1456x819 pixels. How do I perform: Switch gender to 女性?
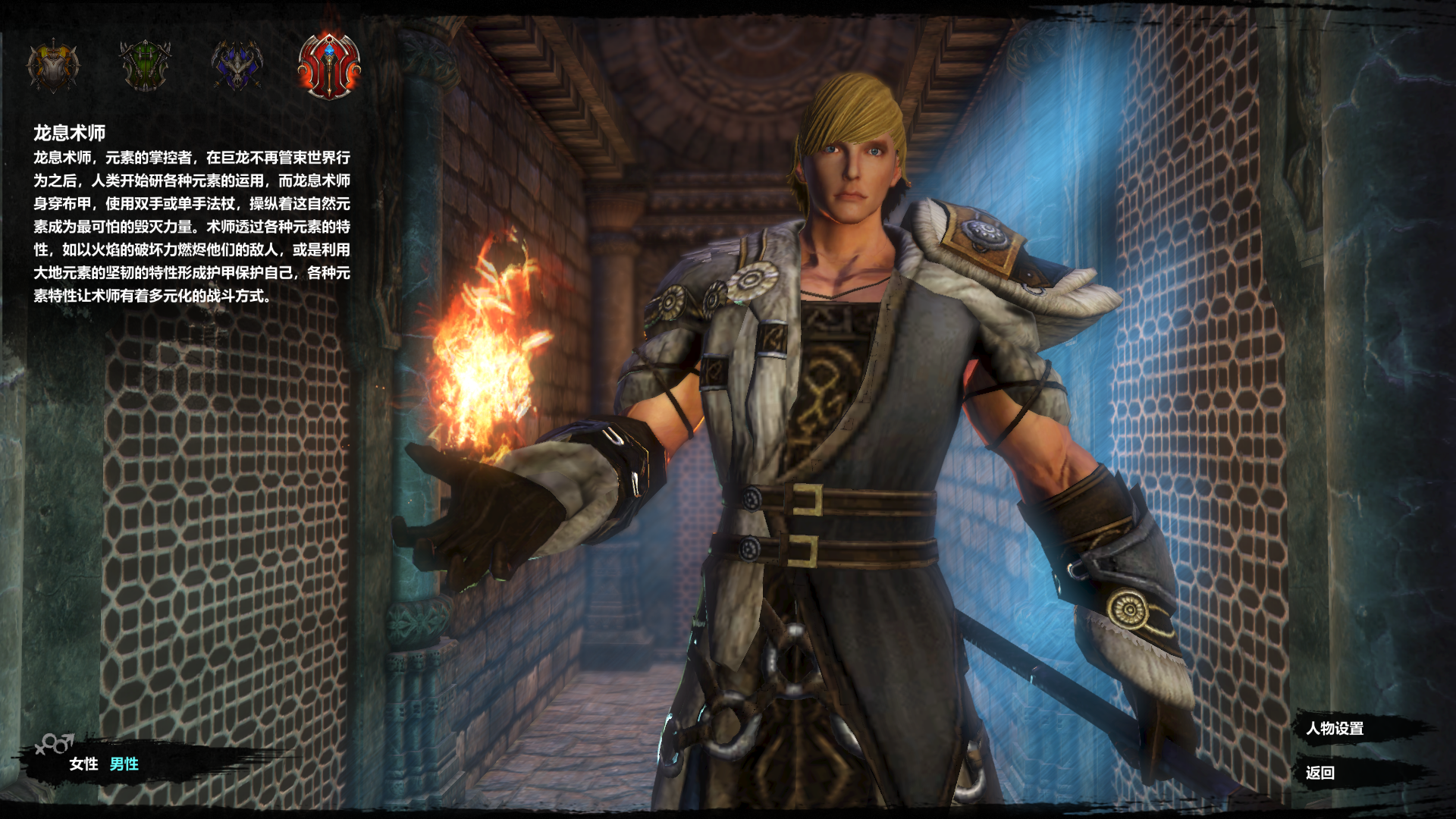tap(83, 764)
